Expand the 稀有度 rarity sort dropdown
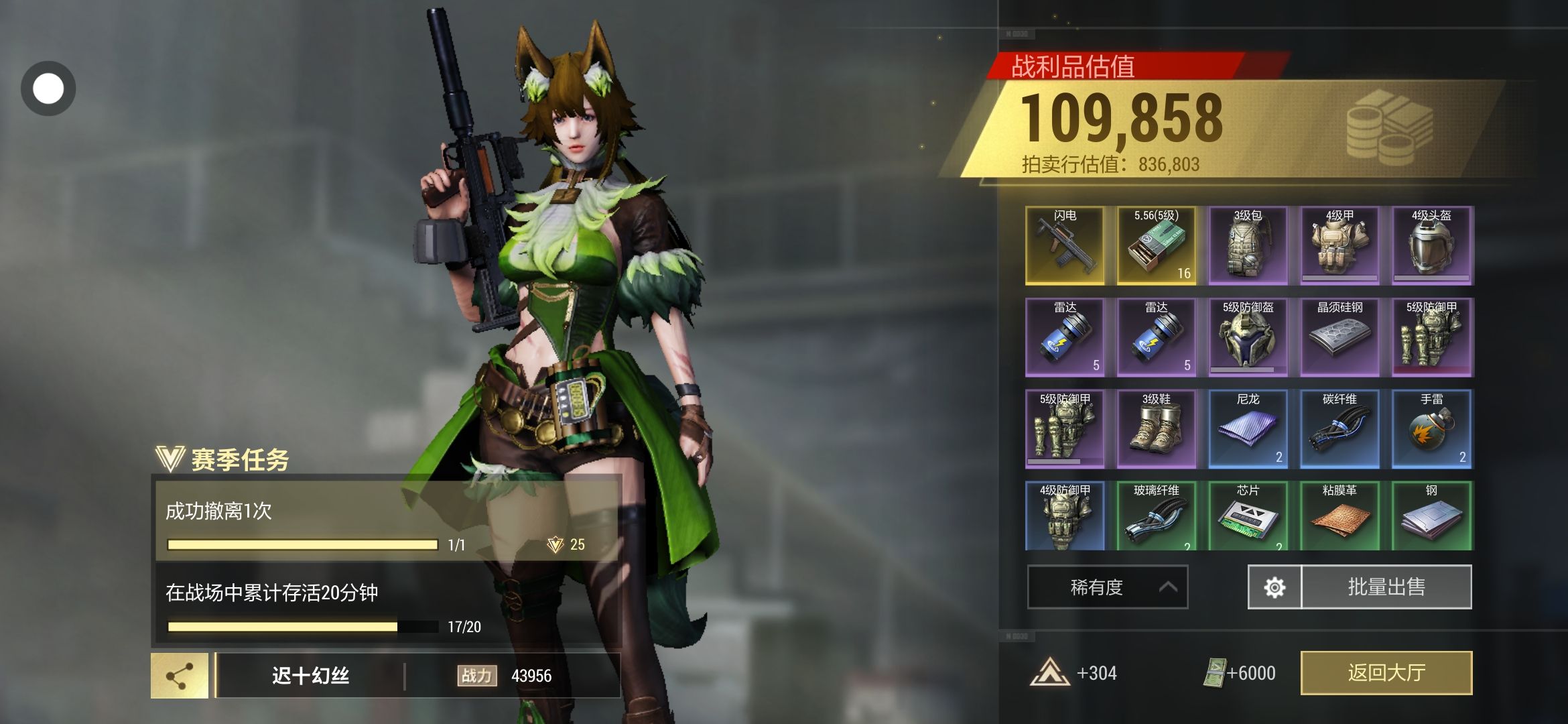Screen dimensions: 1568x724 tap(1107, 587)
